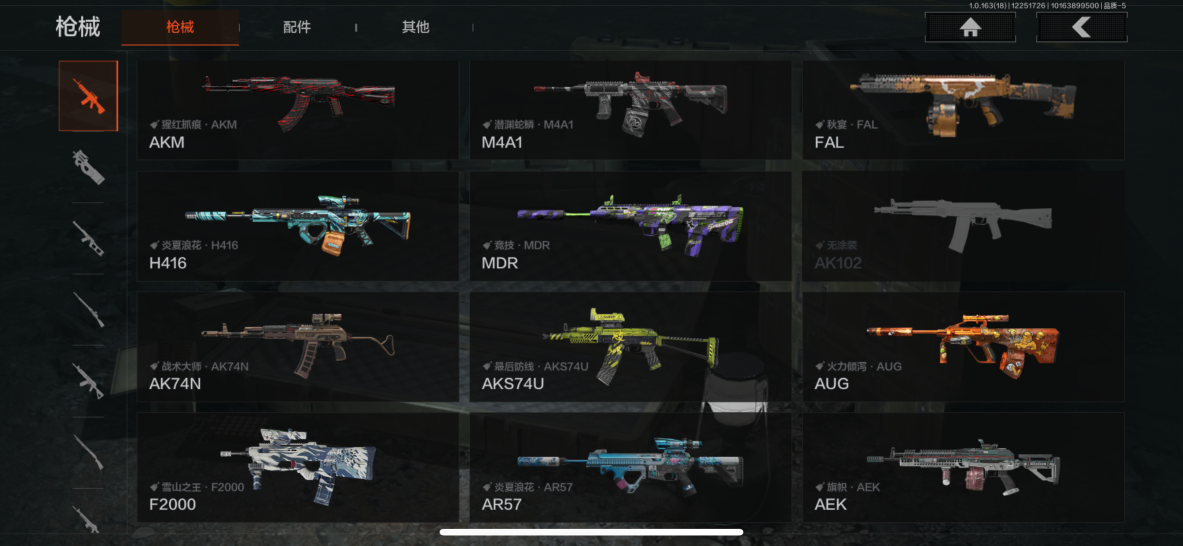Switch to the 配件 tab
Viewport: 1183px width, 546px height.
coord(297,27)
